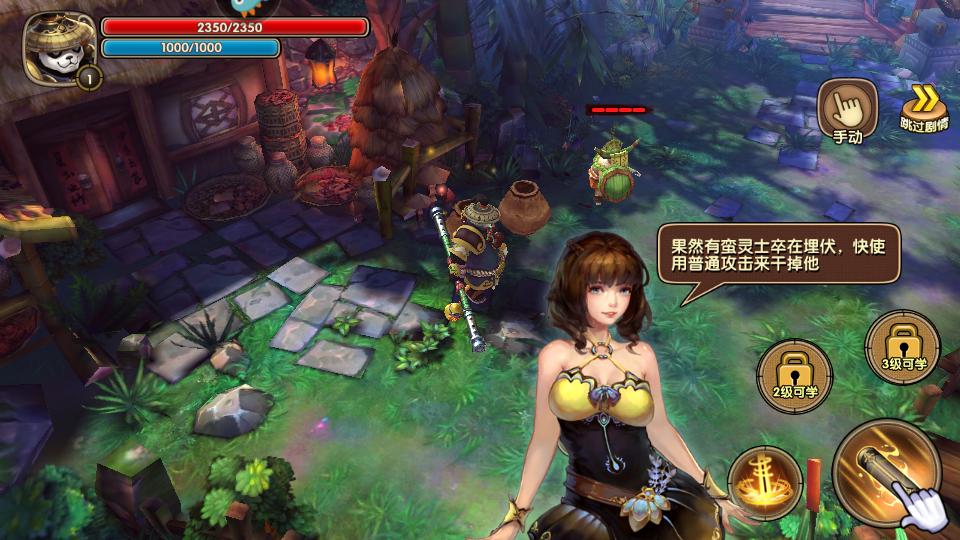
Task: Continue the tutorial dialogue speech bubble
Action: (778, 257)
